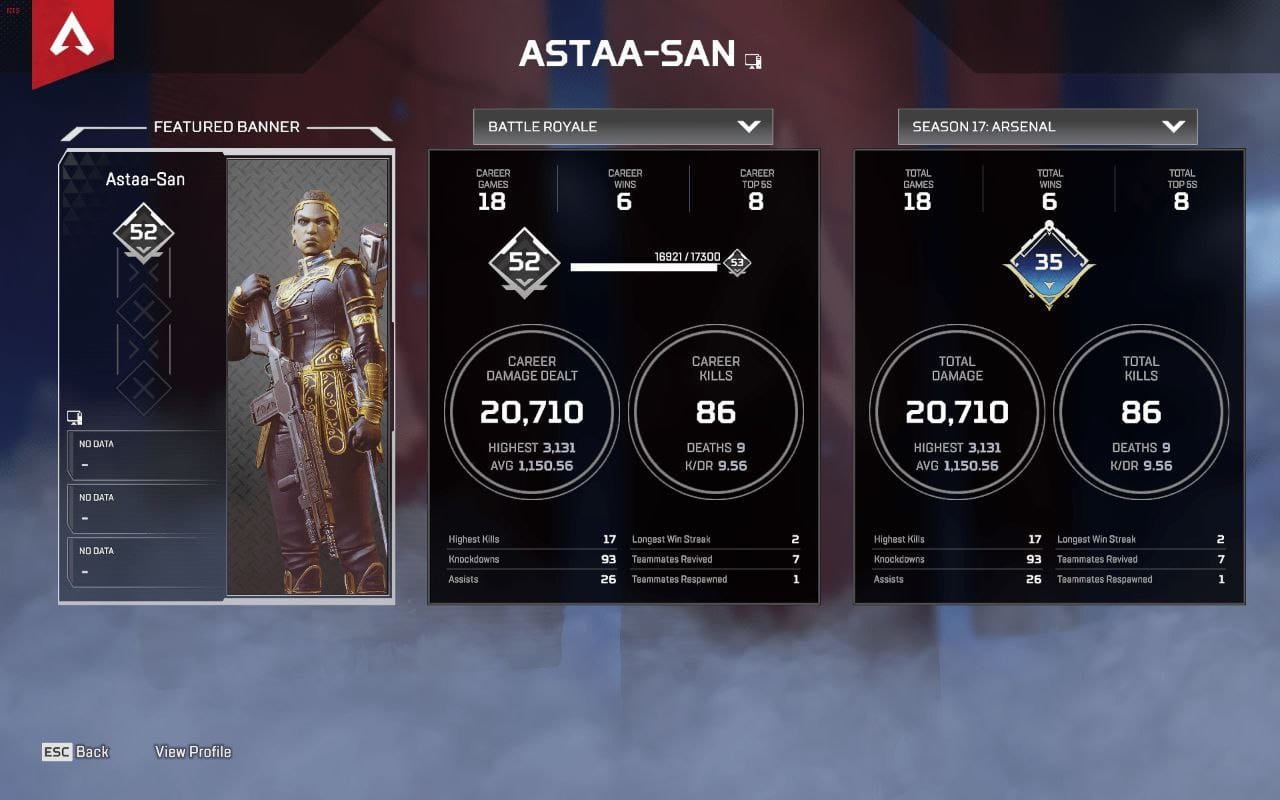Go back using the Back button

(77, 752)
